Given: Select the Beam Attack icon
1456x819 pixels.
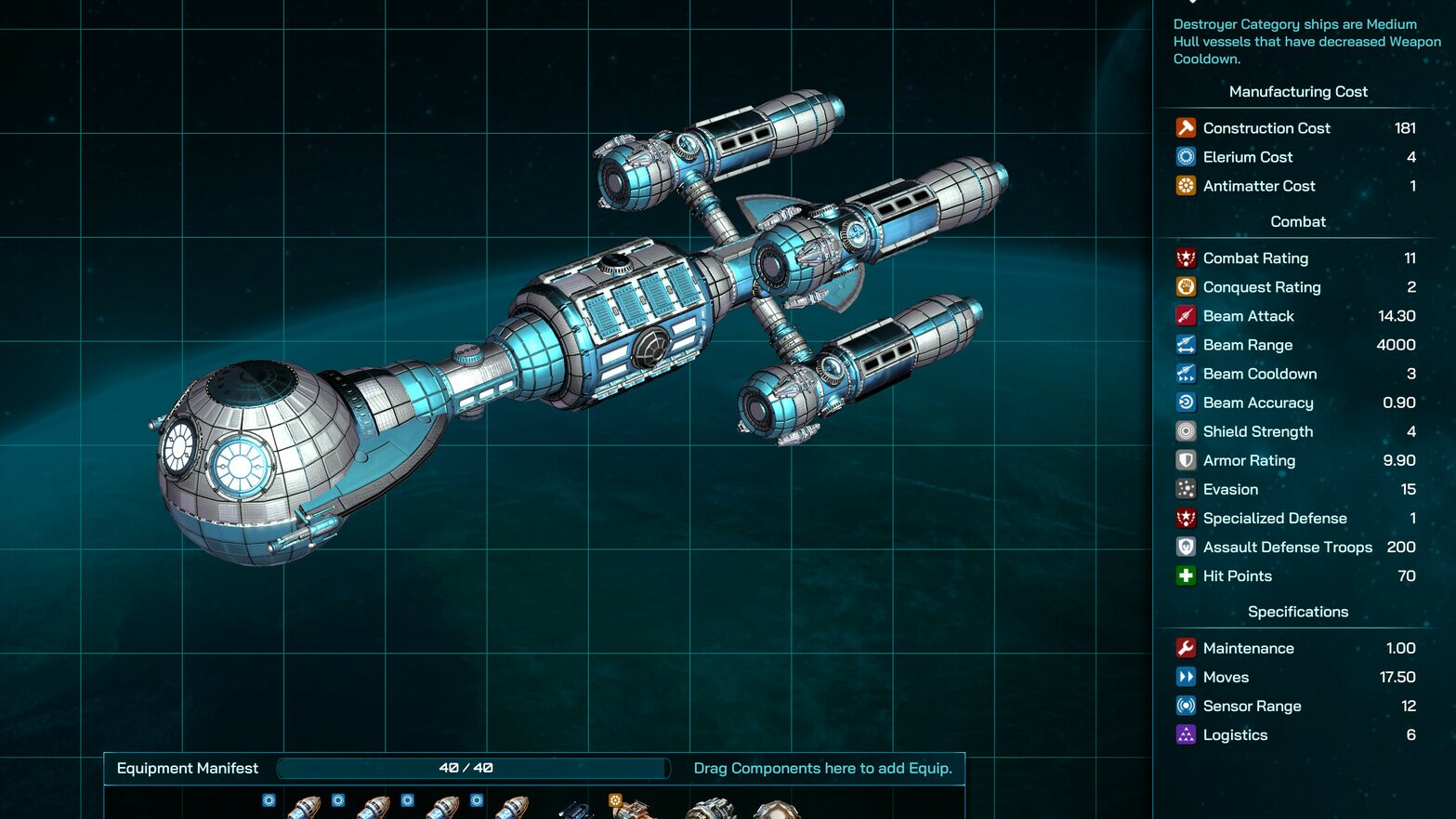Looking at the screenshot, I should coord(1186,315).
